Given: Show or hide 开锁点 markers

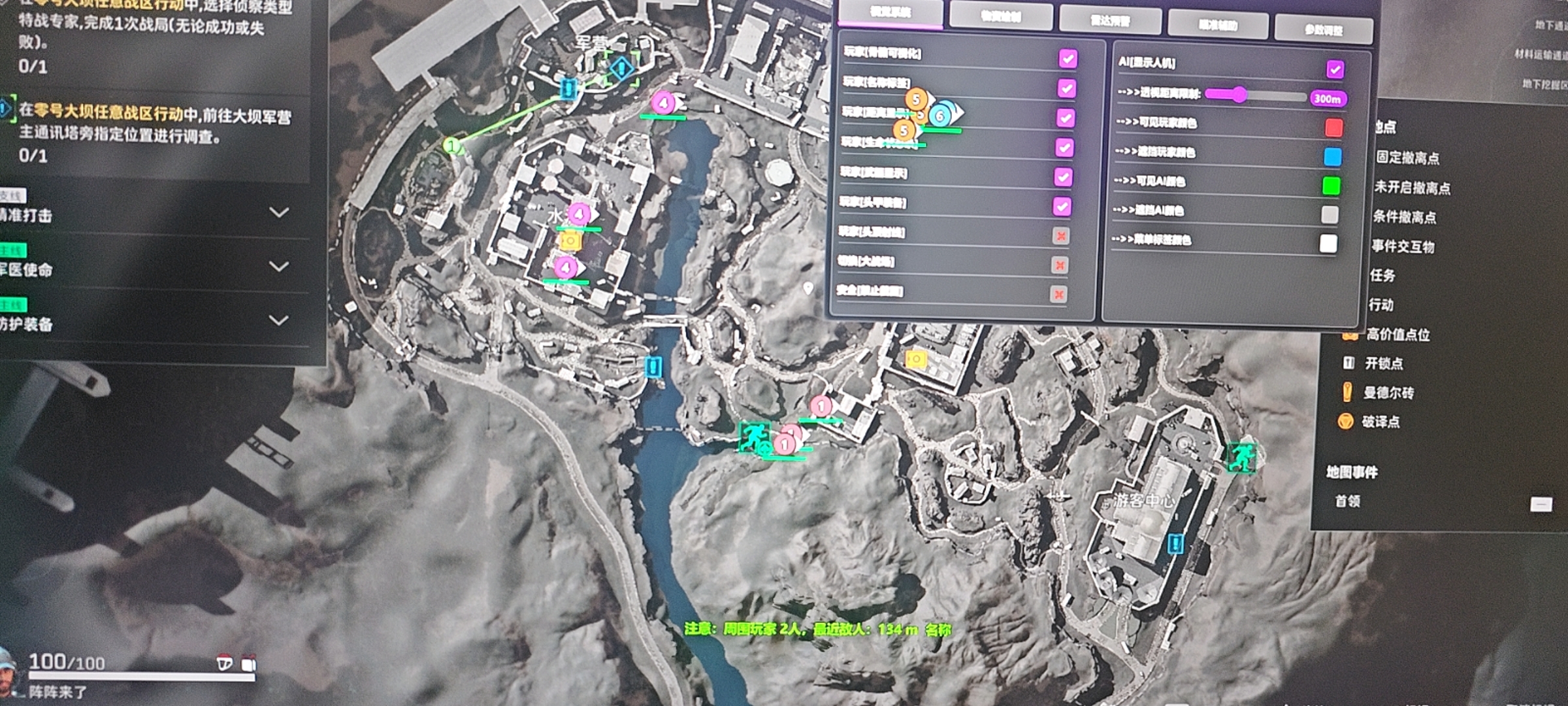Looking at the screenshot, I should tap(1383, 363).
